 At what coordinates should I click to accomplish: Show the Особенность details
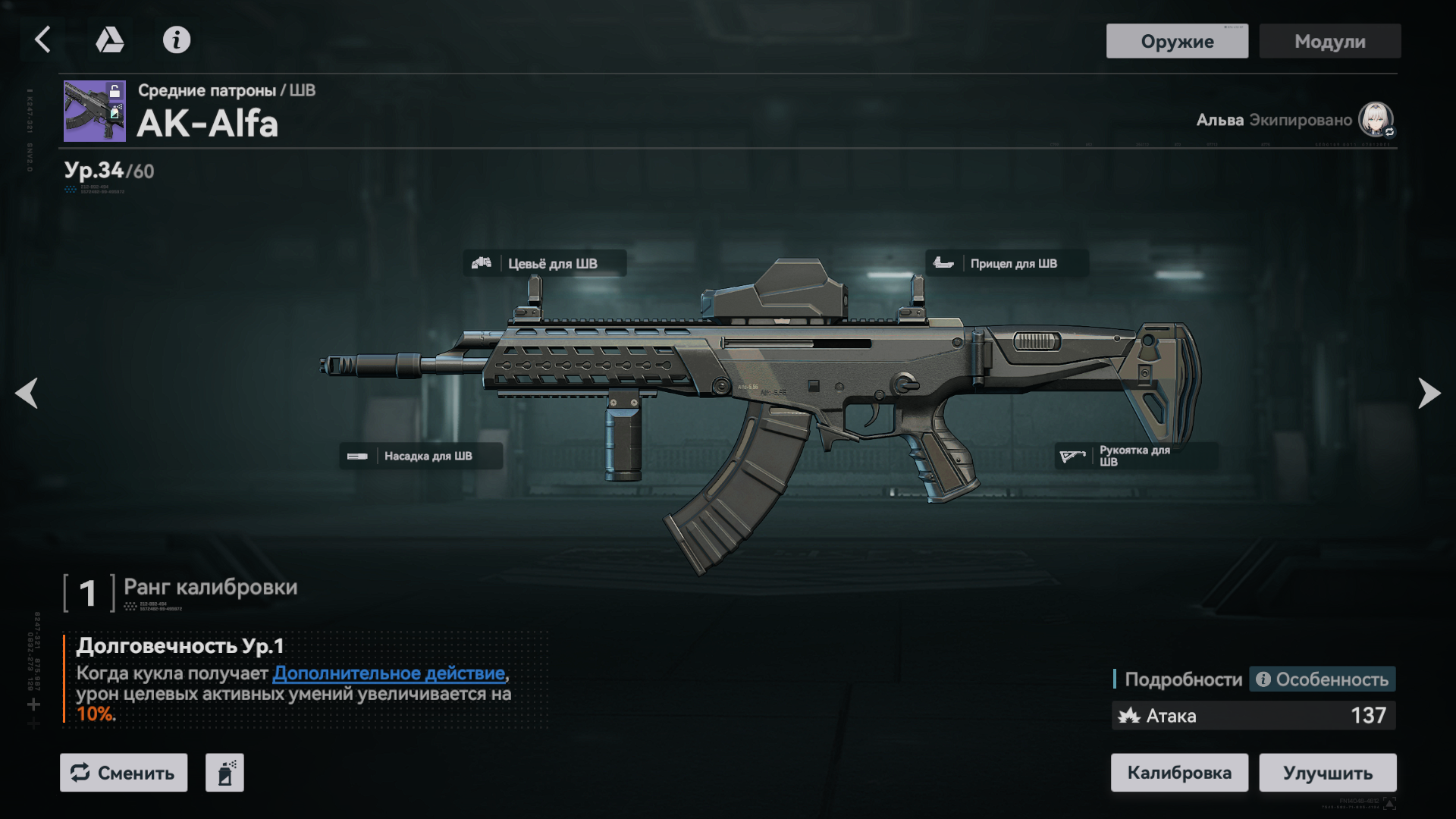tap(1323, 679)
